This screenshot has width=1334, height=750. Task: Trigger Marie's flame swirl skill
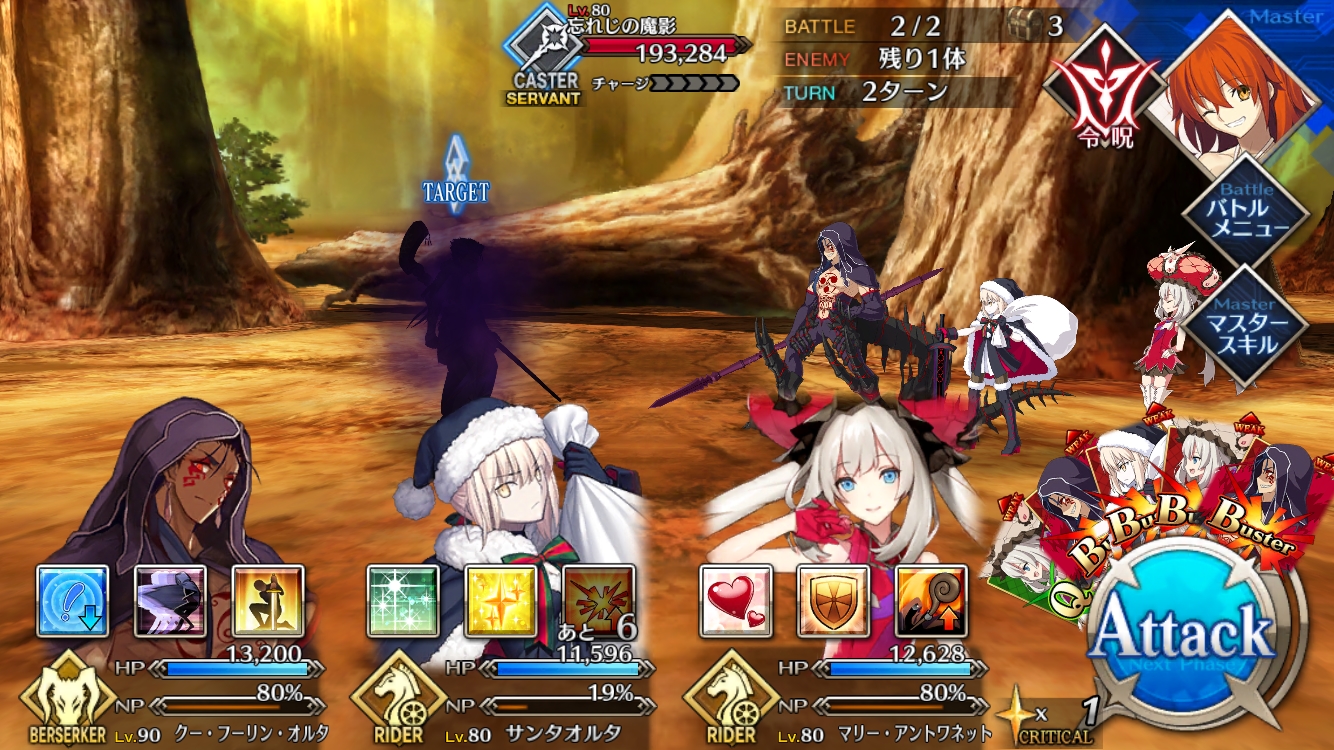(x=931, y=601)
